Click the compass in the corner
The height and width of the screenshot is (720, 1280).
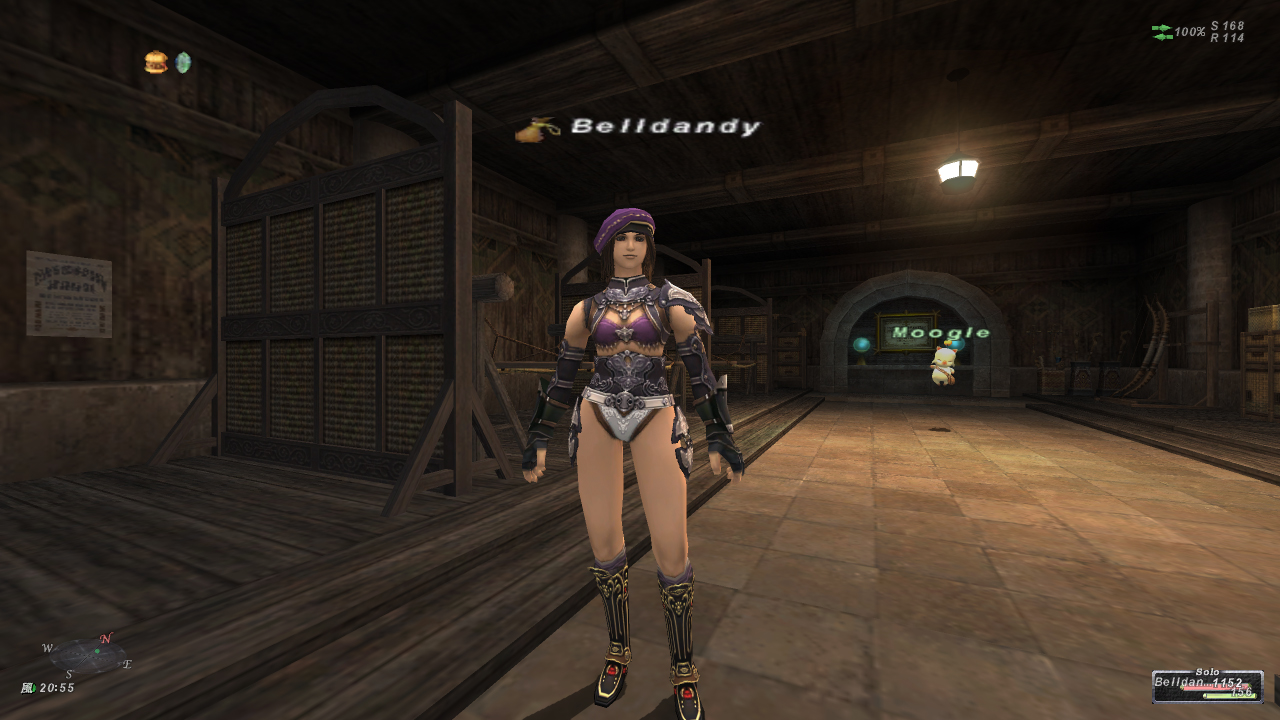coord(89,656)
